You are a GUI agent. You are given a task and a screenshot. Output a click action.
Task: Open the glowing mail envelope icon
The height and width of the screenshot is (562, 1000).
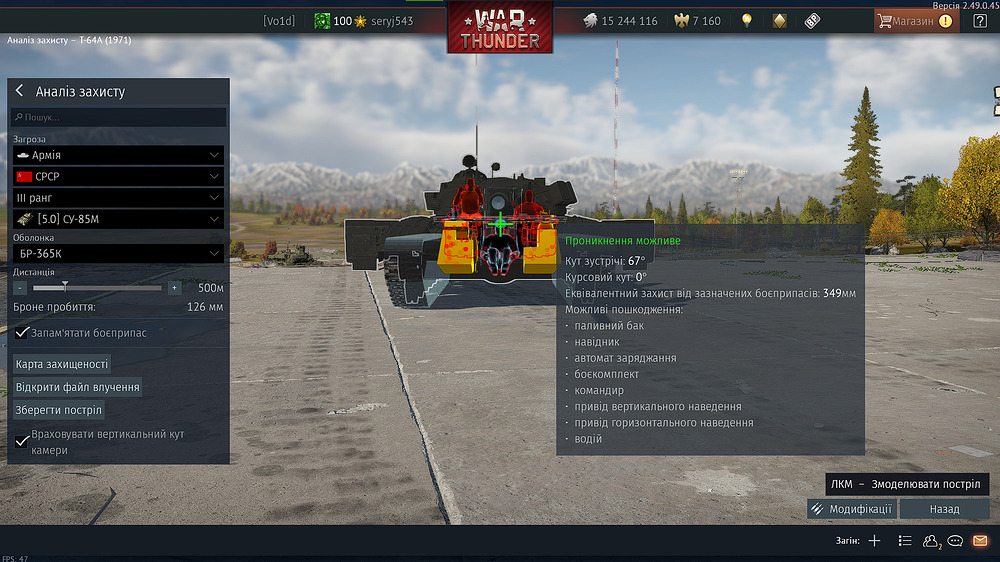[980, 541]
